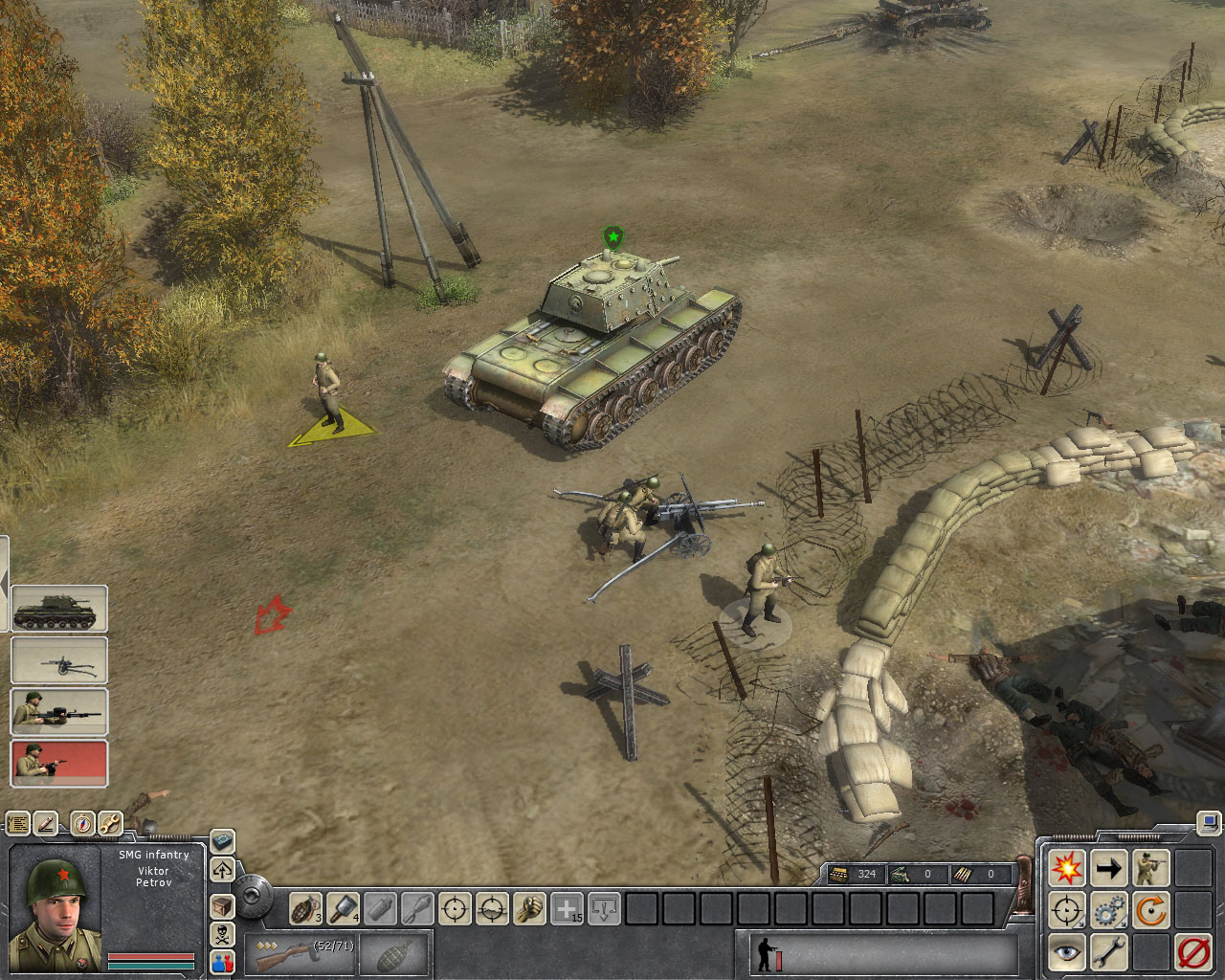Open the mission objectives list icon
The image size is (1225, 980).
(18, 823)
